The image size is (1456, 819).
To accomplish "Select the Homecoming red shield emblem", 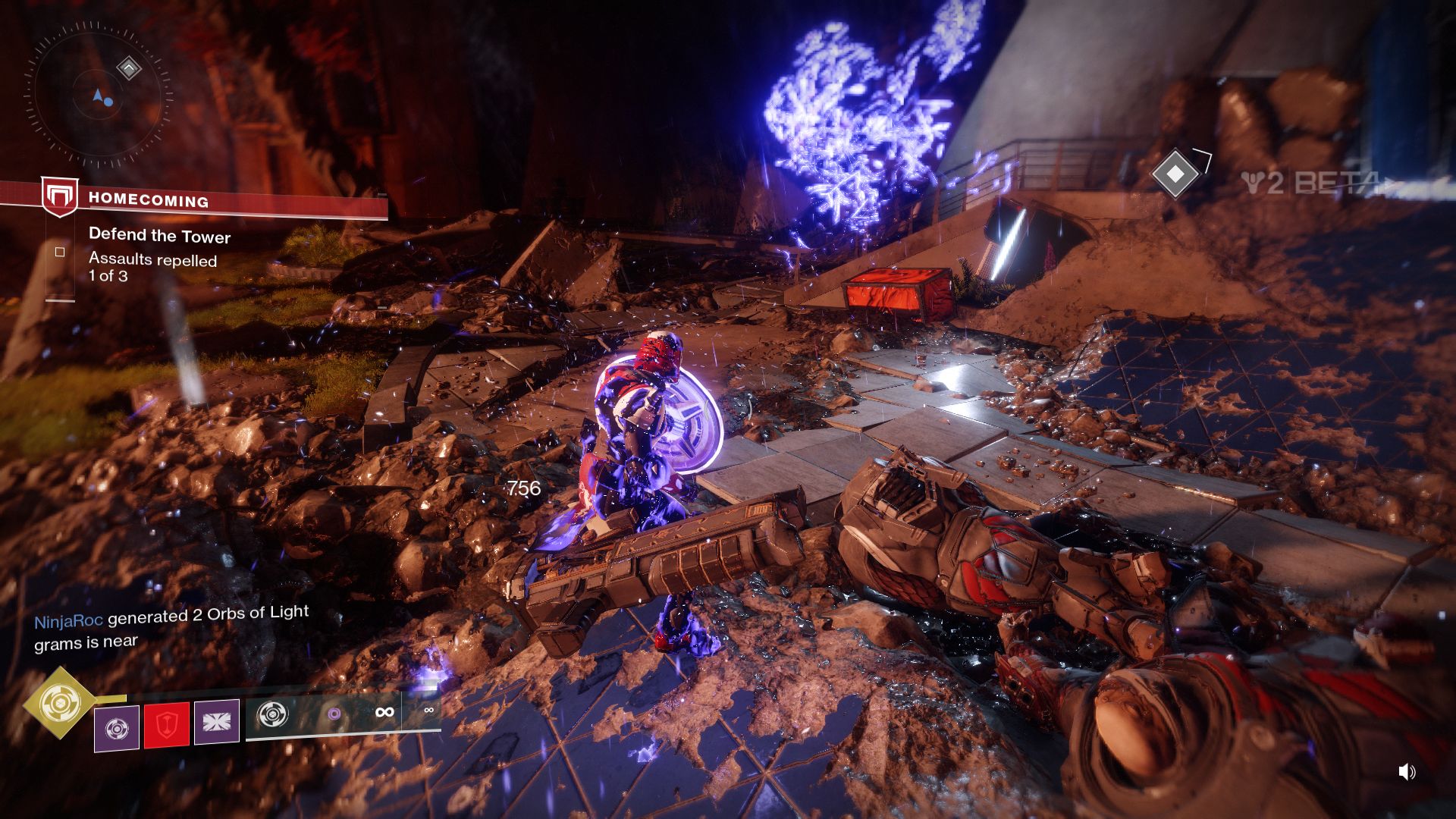I will click(x=59, y=198).
